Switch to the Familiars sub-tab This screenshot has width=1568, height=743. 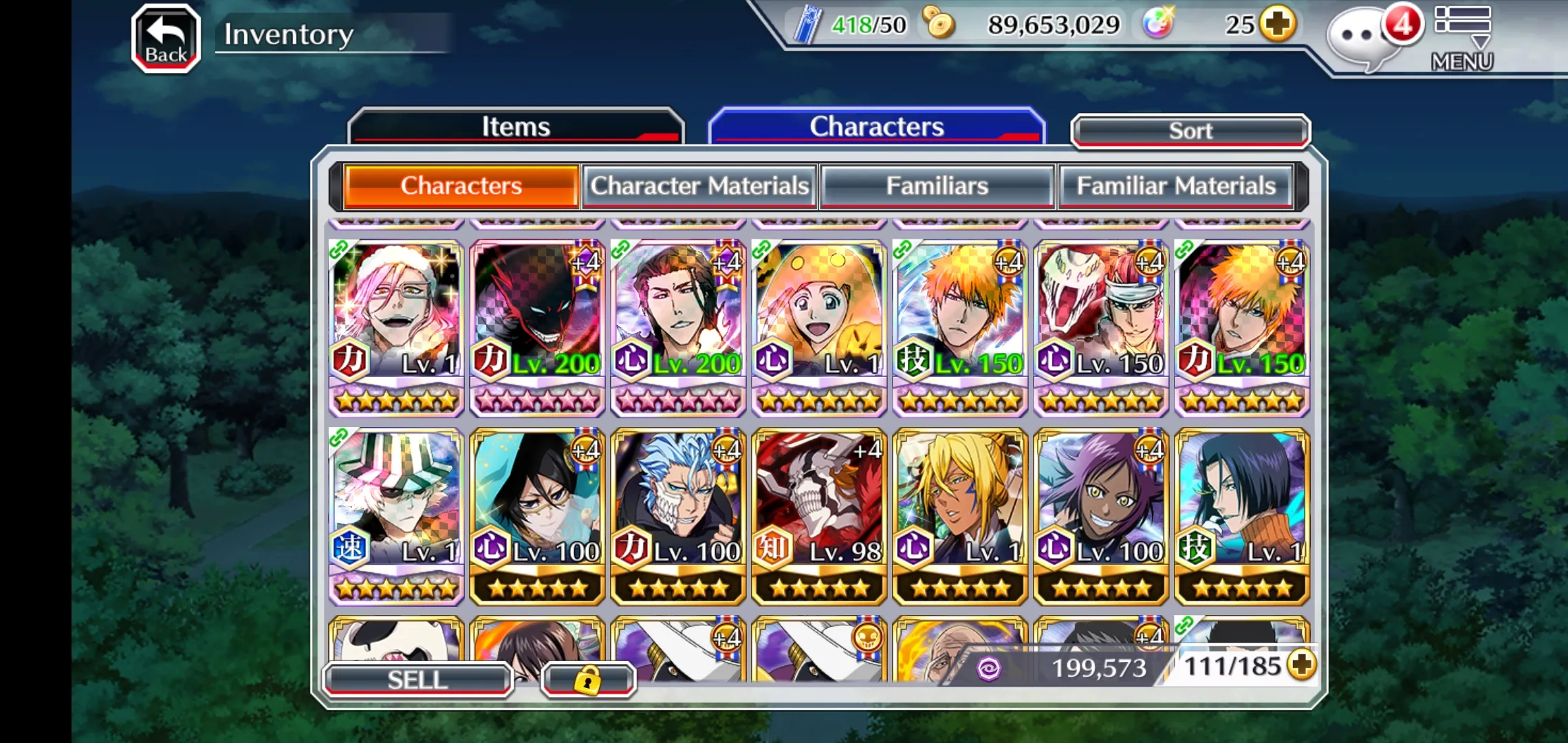[937, 186]
